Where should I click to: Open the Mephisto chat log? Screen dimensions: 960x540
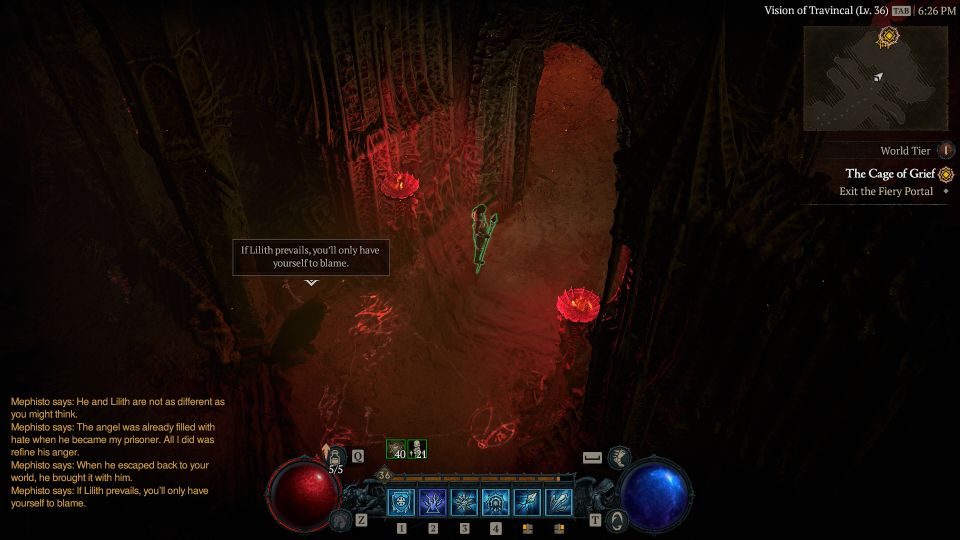(x=118, y=452)
